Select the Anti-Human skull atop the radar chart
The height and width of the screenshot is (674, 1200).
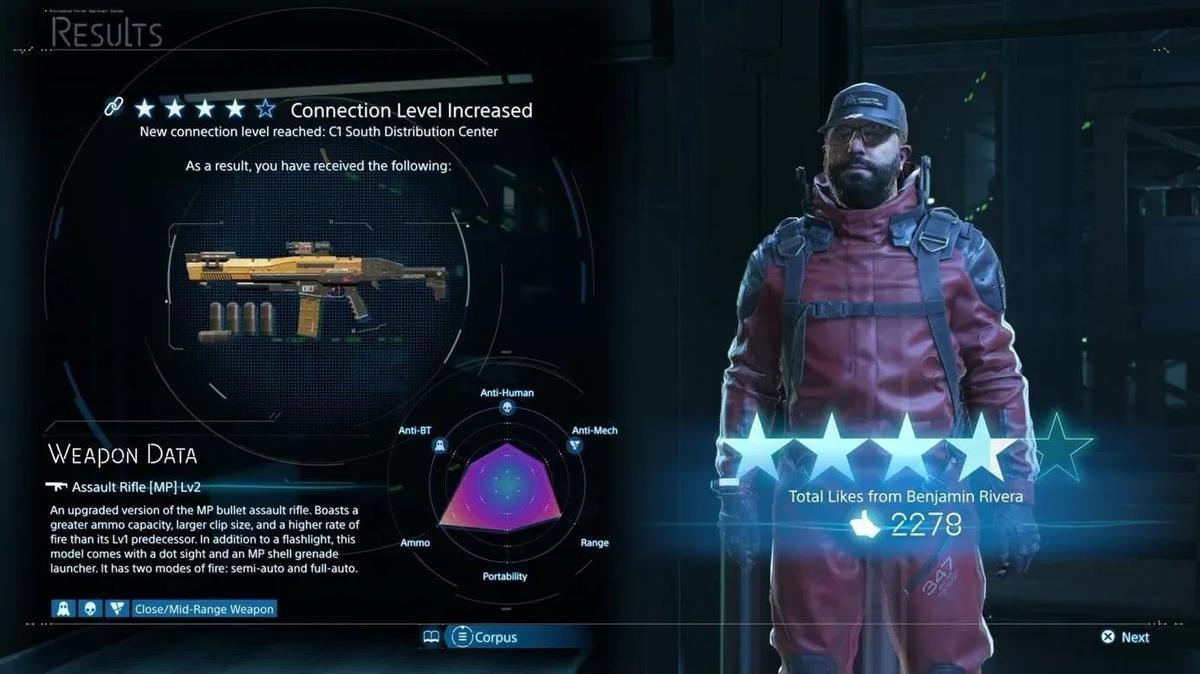507,409
